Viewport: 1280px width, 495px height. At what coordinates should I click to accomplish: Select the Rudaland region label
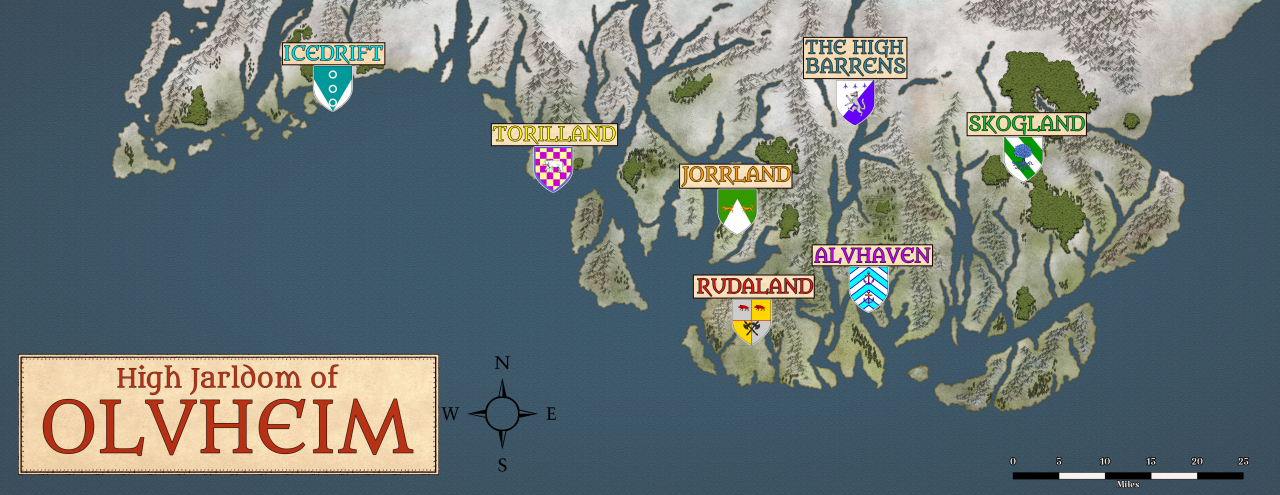(753, 287)
